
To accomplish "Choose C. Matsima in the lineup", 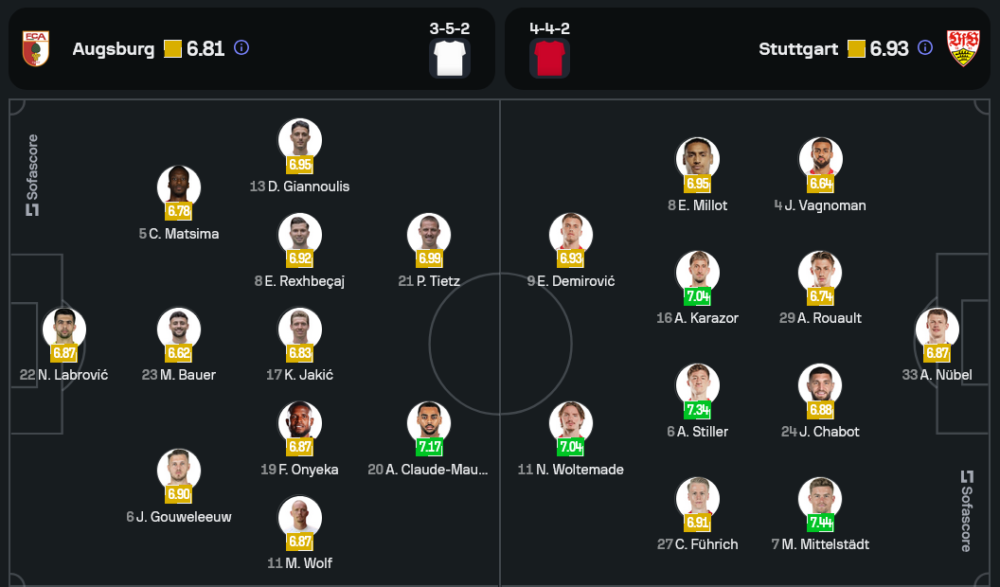I will [x=179, y=188].
